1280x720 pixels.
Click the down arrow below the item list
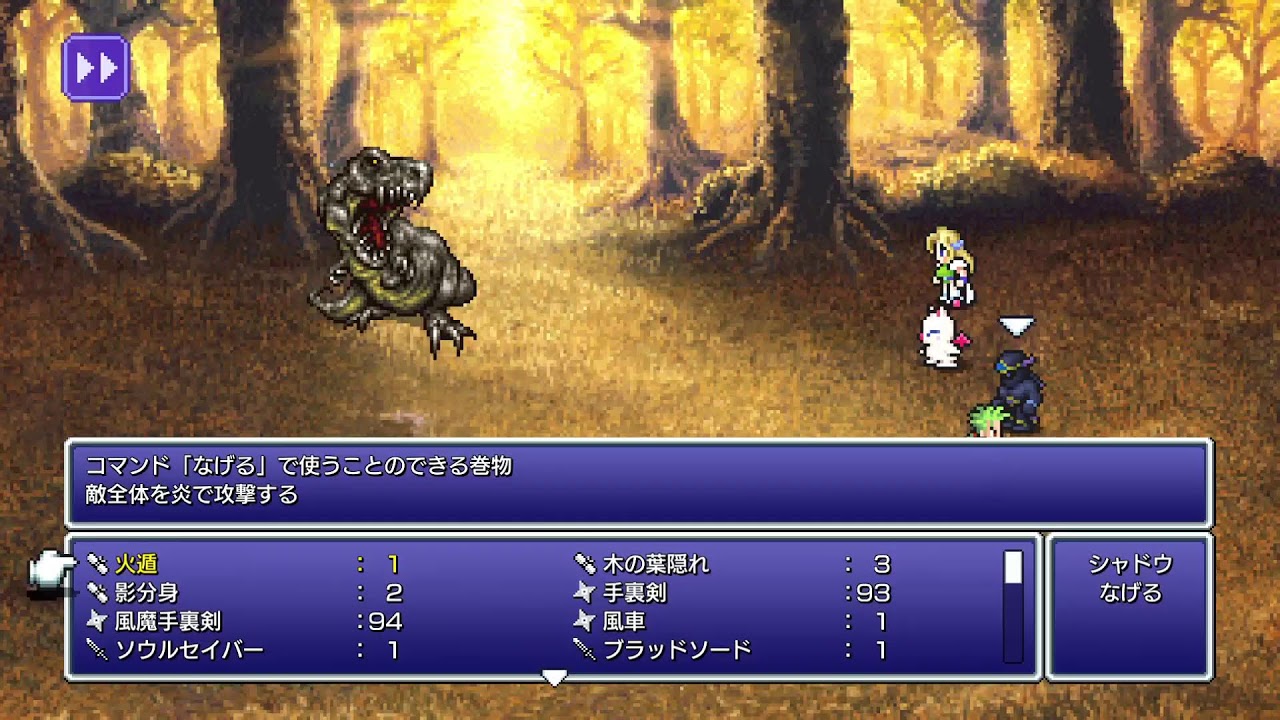click(x=554, y=679)
